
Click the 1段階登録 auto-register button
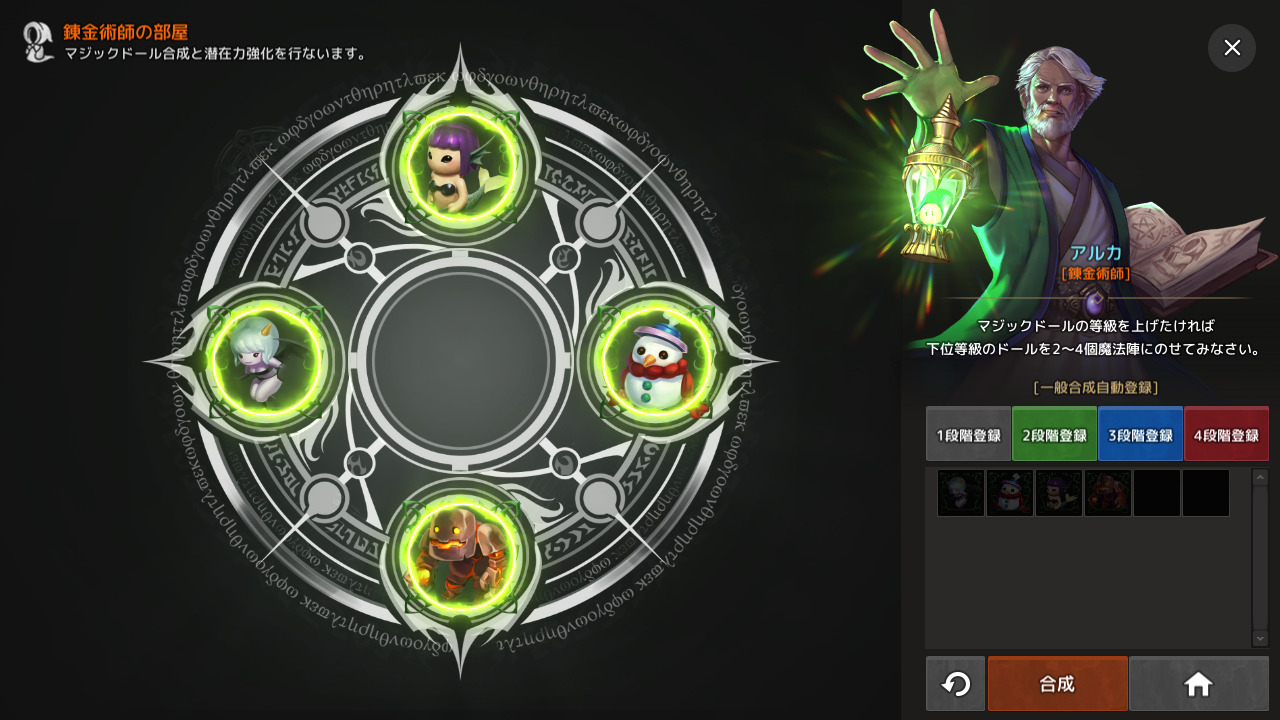click(x=968, y=434)
